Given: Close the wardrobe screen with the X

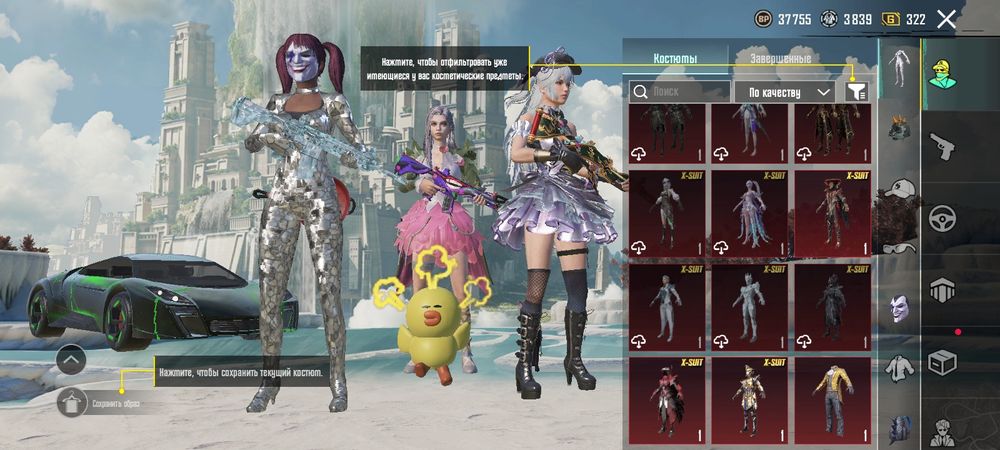Looking at the screenshot, I should tap(946, 18).
